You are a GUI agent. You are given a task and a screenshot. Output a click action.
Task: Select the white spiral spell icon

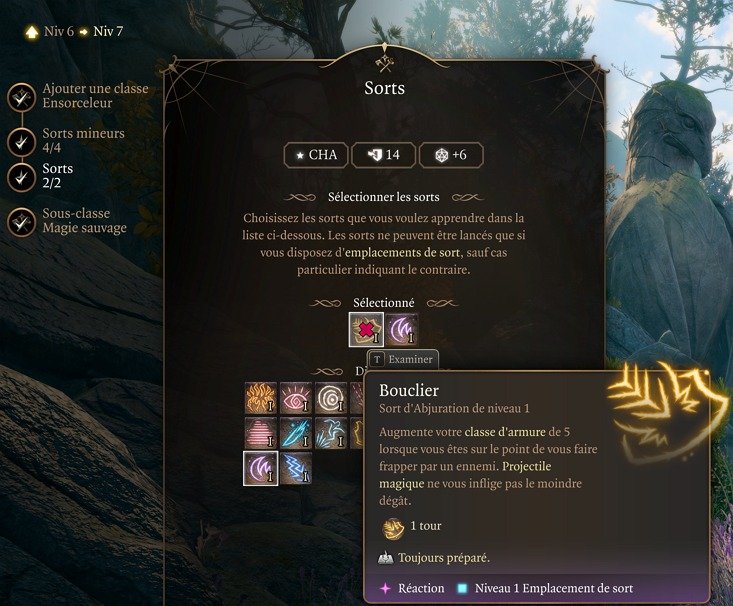pyautogui.click(x=331, y=398)
